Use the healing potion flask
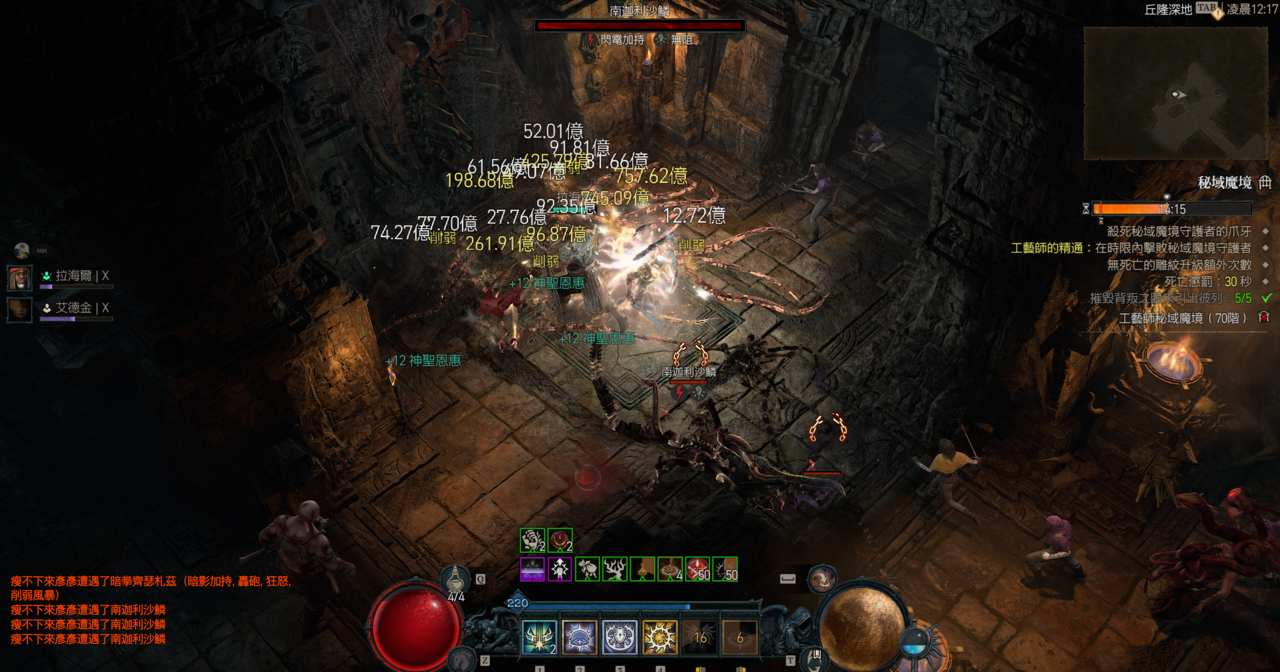The image size is (1280, 672). [x=456, y=580]
